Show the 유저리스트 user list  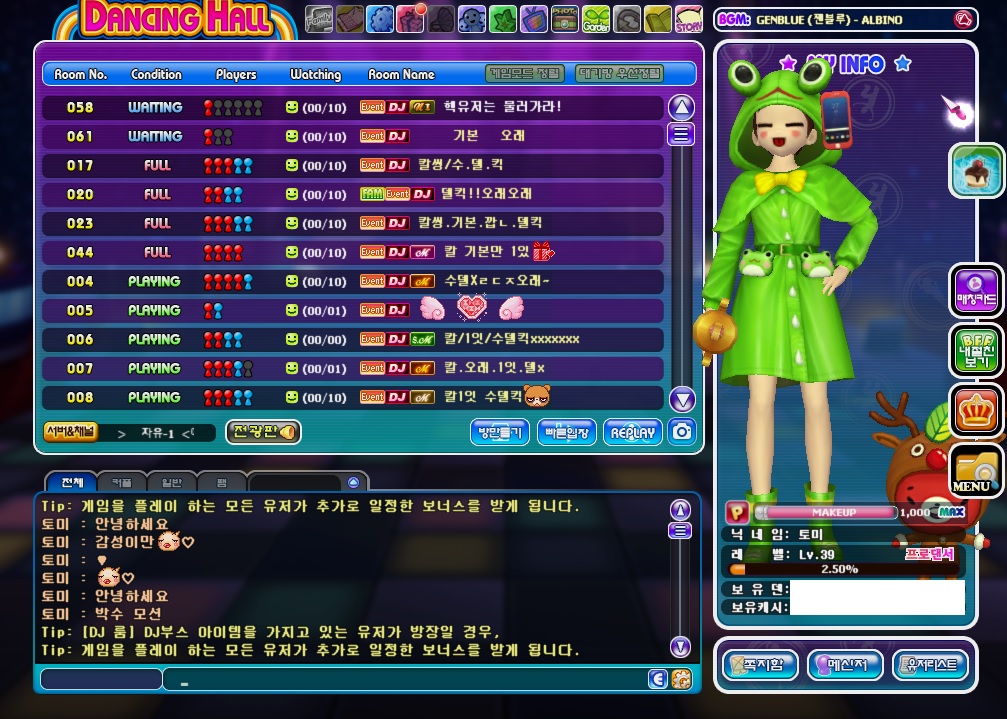click(929, 664)
